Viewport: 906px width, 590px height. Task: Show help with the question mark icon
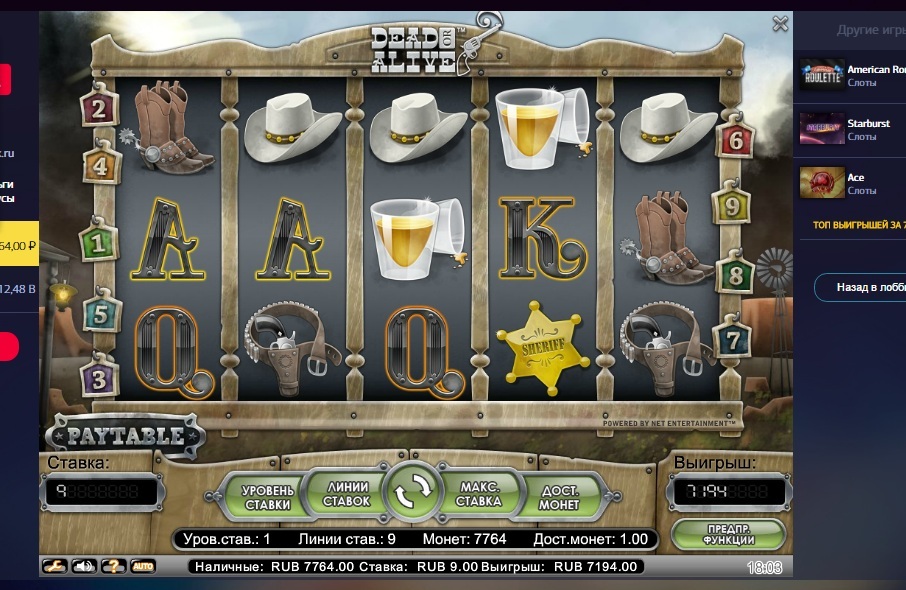point(114,567)
